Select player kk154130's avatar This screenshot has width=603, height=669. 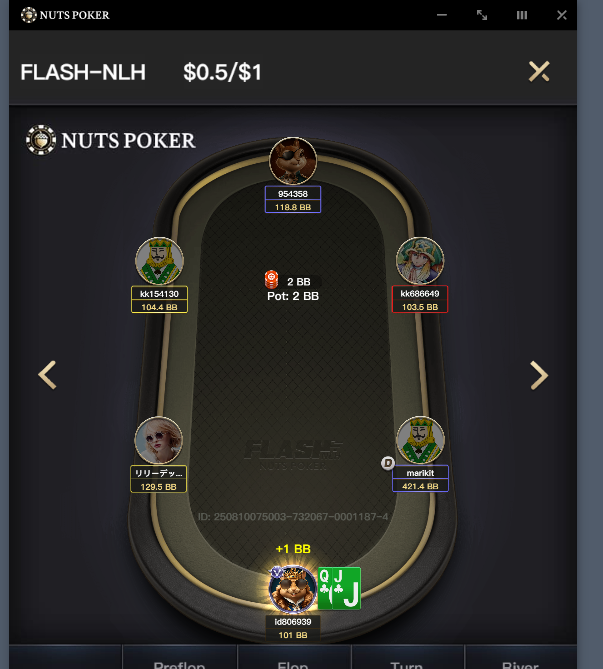(x=159, y=261)
